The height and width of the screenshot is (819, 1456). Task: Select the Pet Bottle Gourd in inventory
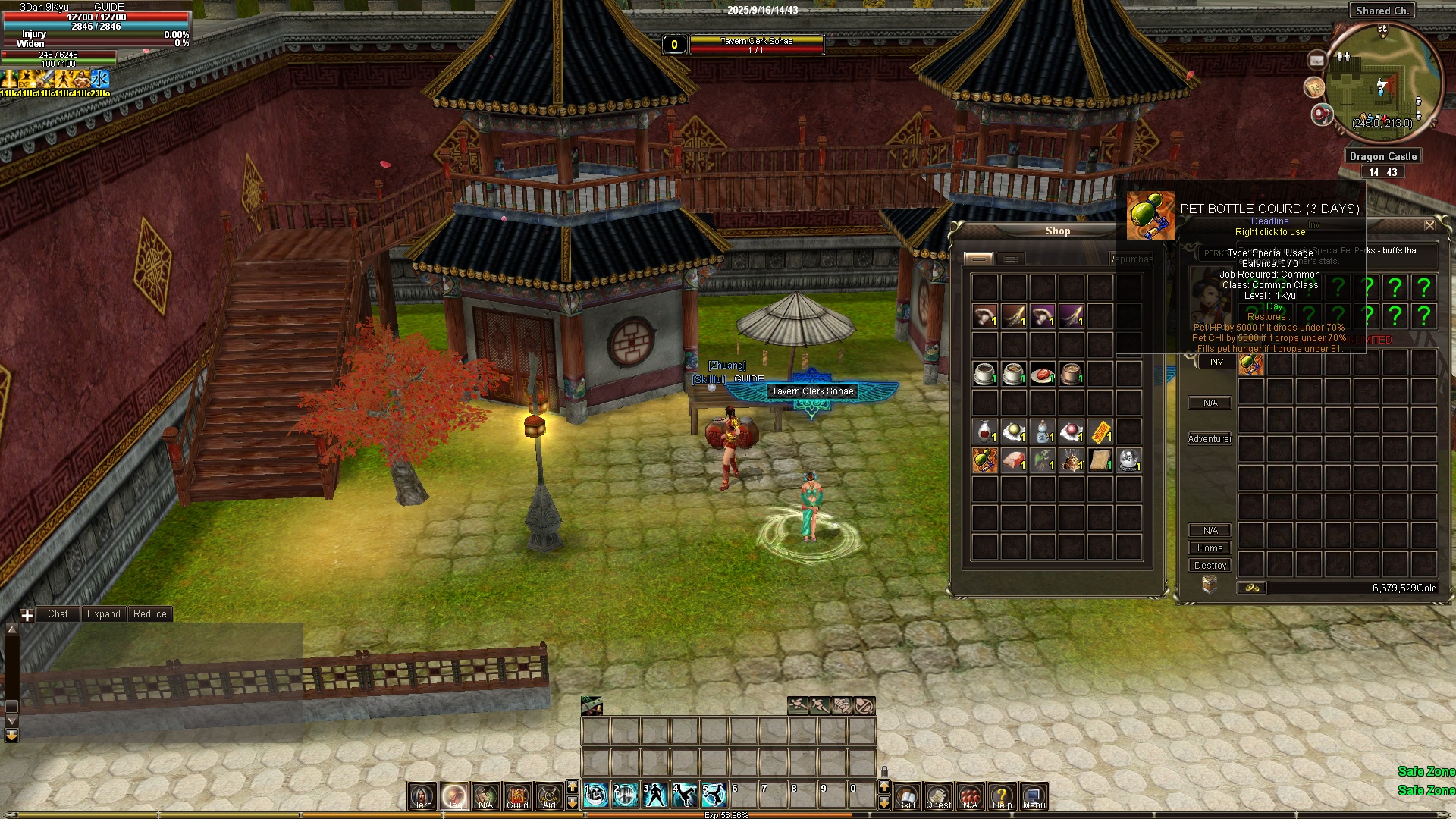pyautogui.click(x=1251, y=365)
